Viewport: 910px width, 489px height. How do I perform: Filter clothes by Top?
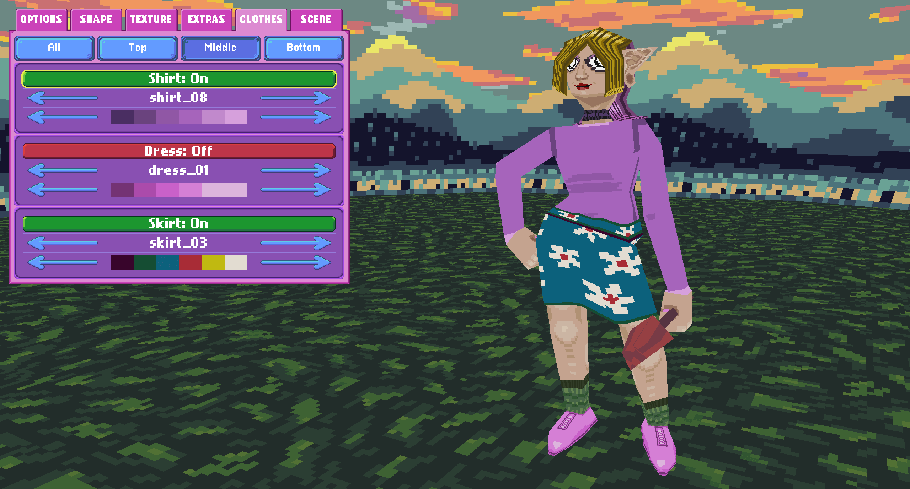138,48
